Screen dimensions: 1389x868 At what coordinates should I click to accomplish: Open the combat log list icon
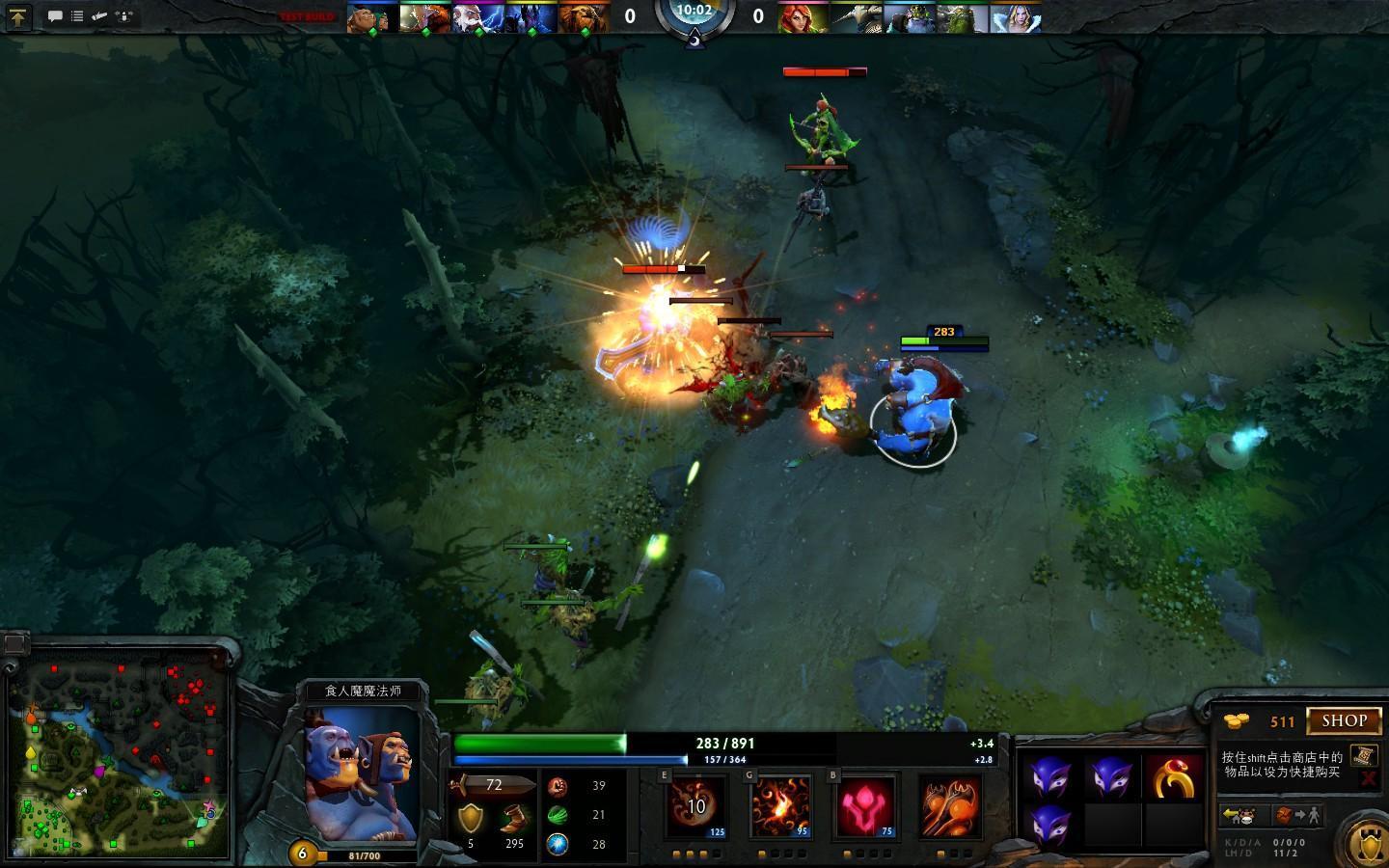[75, 16]
